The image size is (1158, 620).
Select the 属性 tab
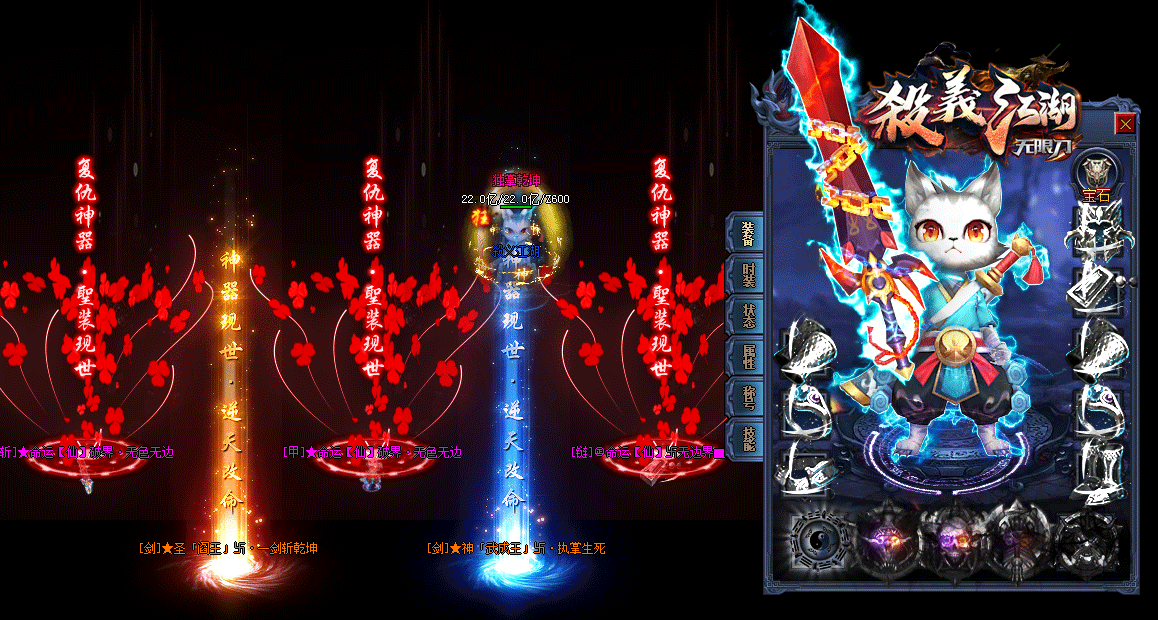[749, 355]
